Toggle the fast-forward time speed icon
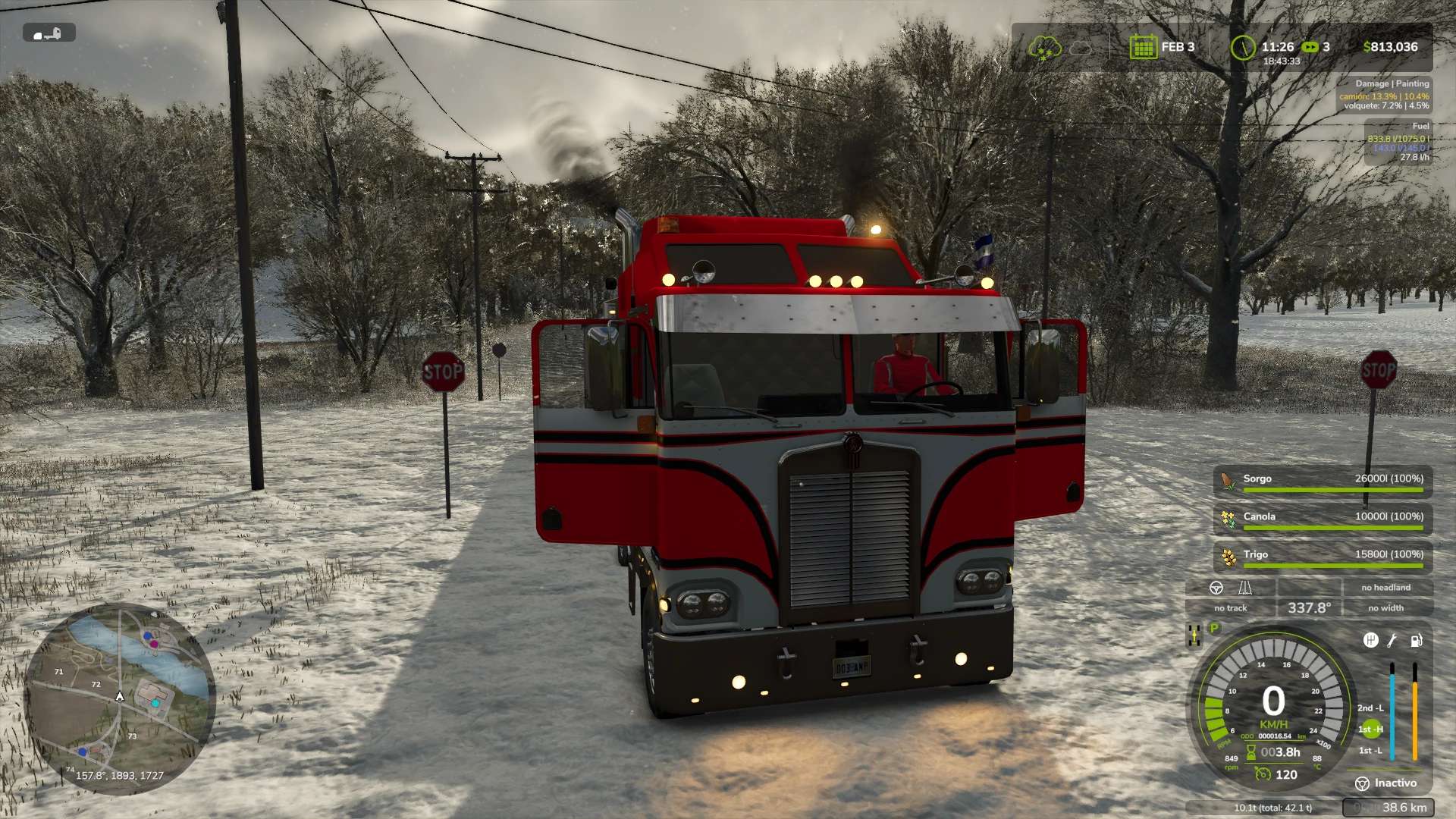The width and height of the screenshot is (1456, 819). (1310, 47)
